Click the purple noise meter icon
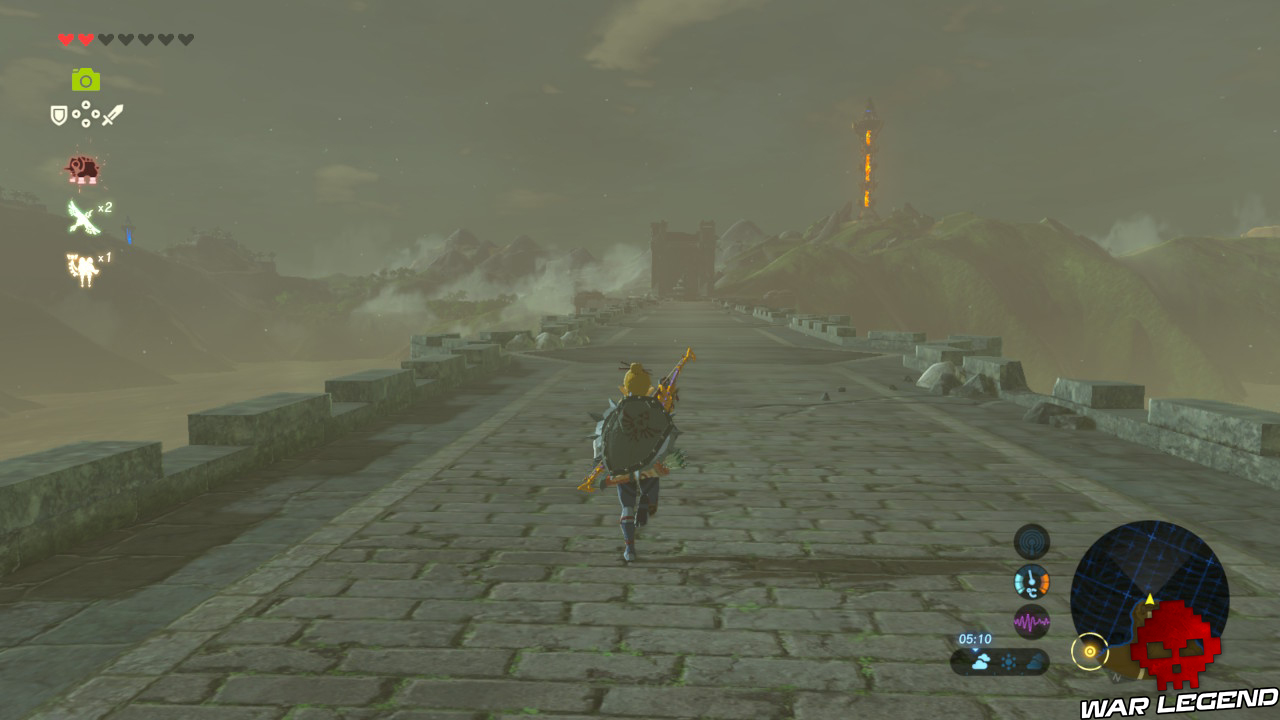The image size is (1280, 720). click(x=1030, y=620)
